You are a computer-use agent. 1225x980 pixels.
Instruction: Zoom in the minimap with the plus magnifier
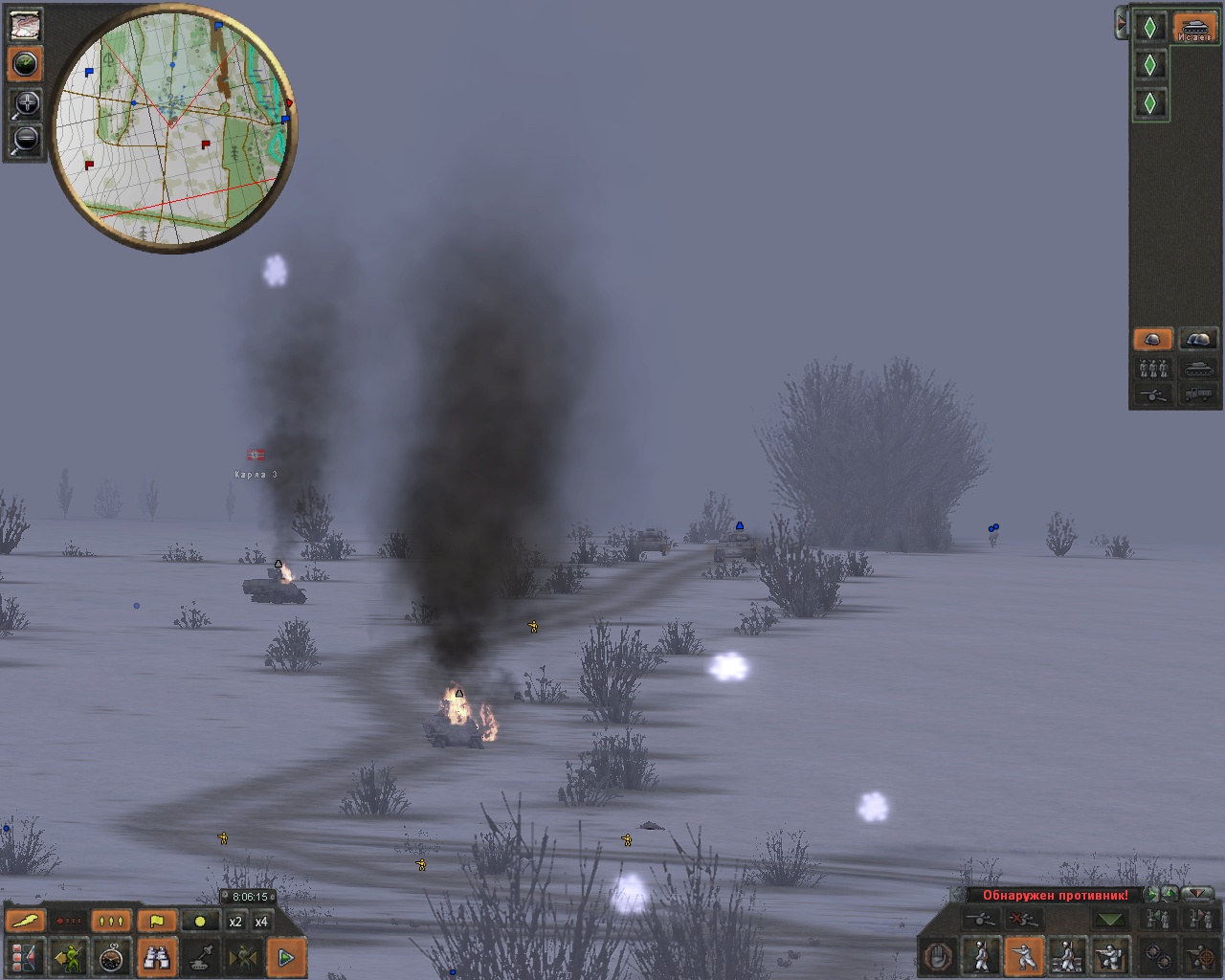[x=26, y=103]
